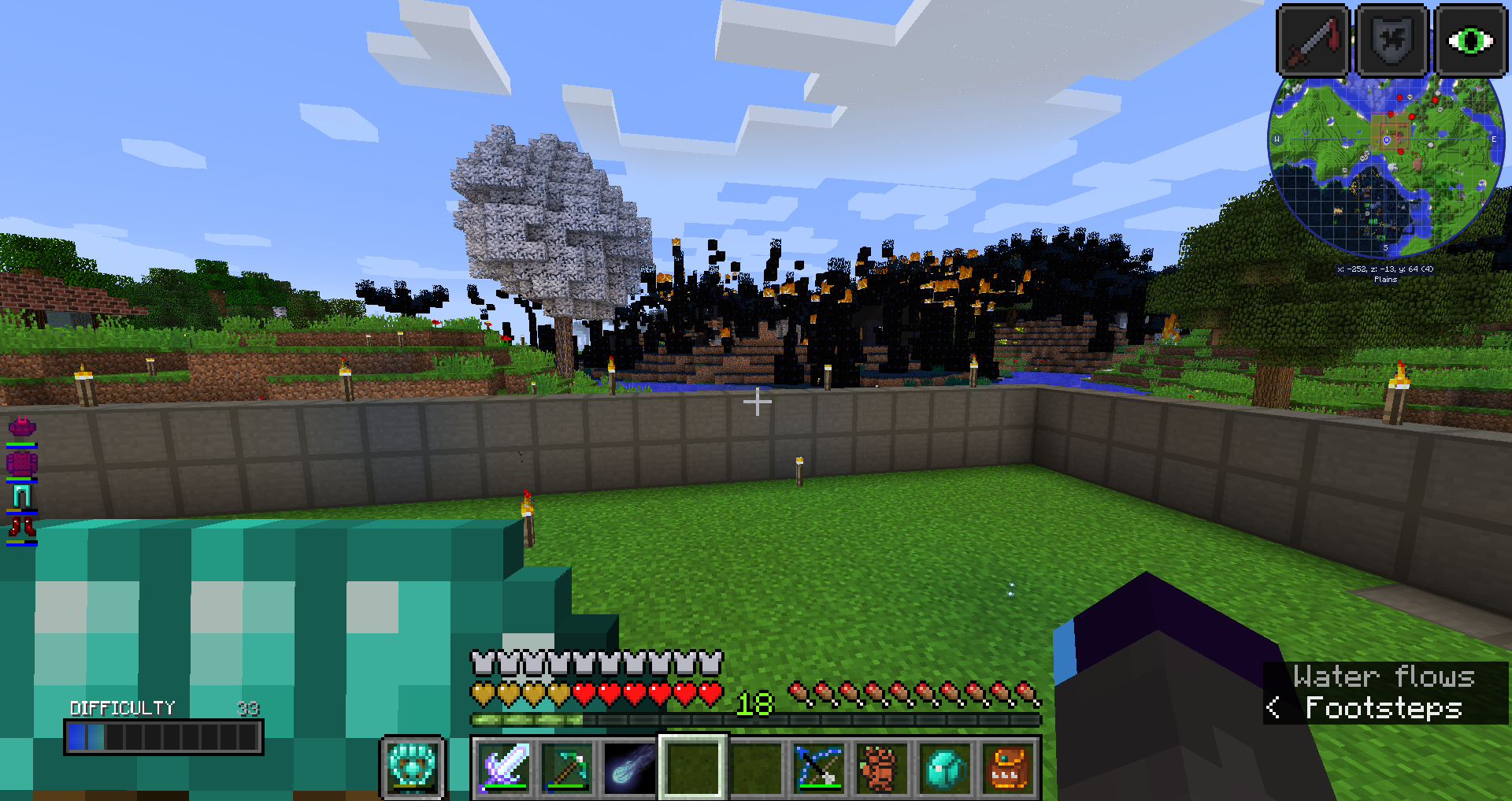Click the magenta chestplate armor icon
The image size is (1512, 801).
[x=22, y=462]
